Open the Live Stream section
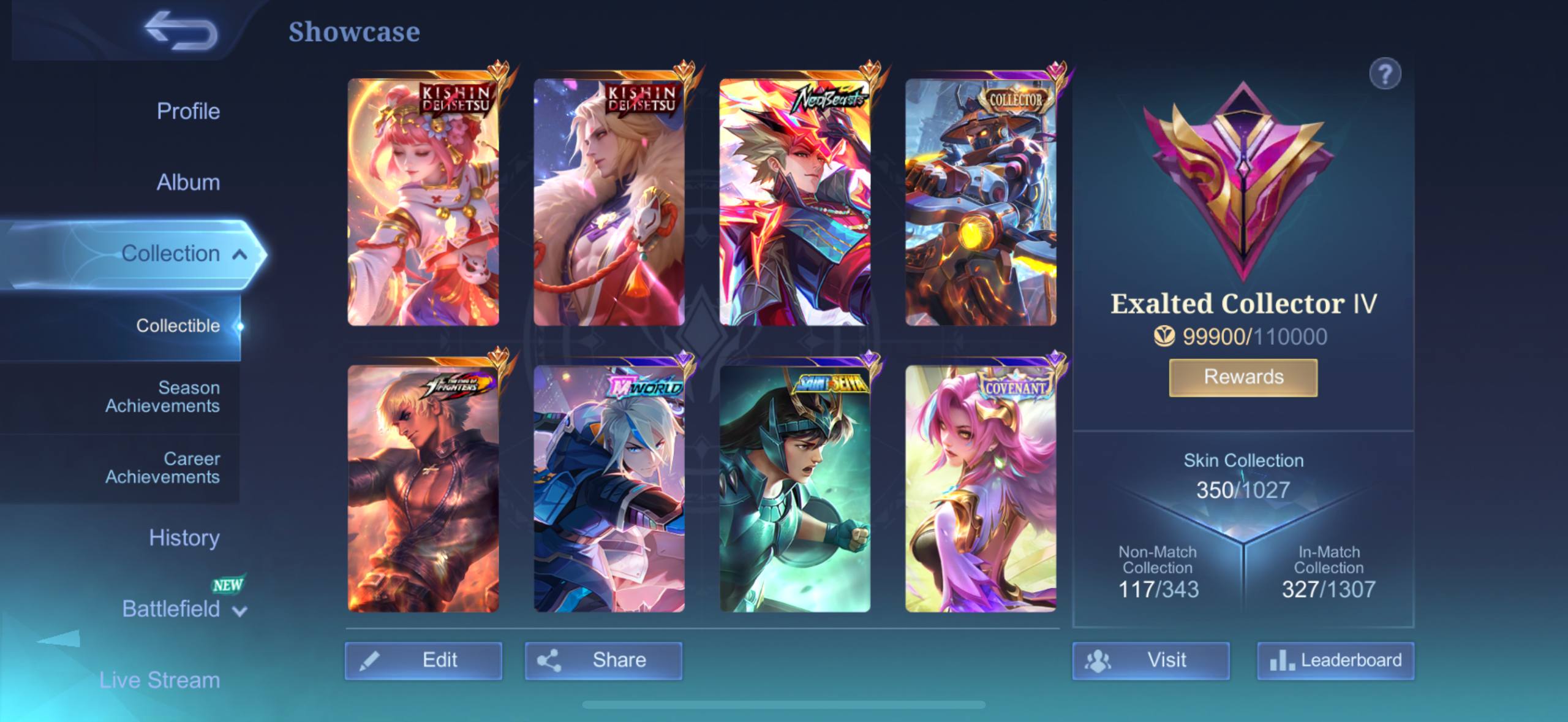The image size is (1568, 722). point(159,680)
